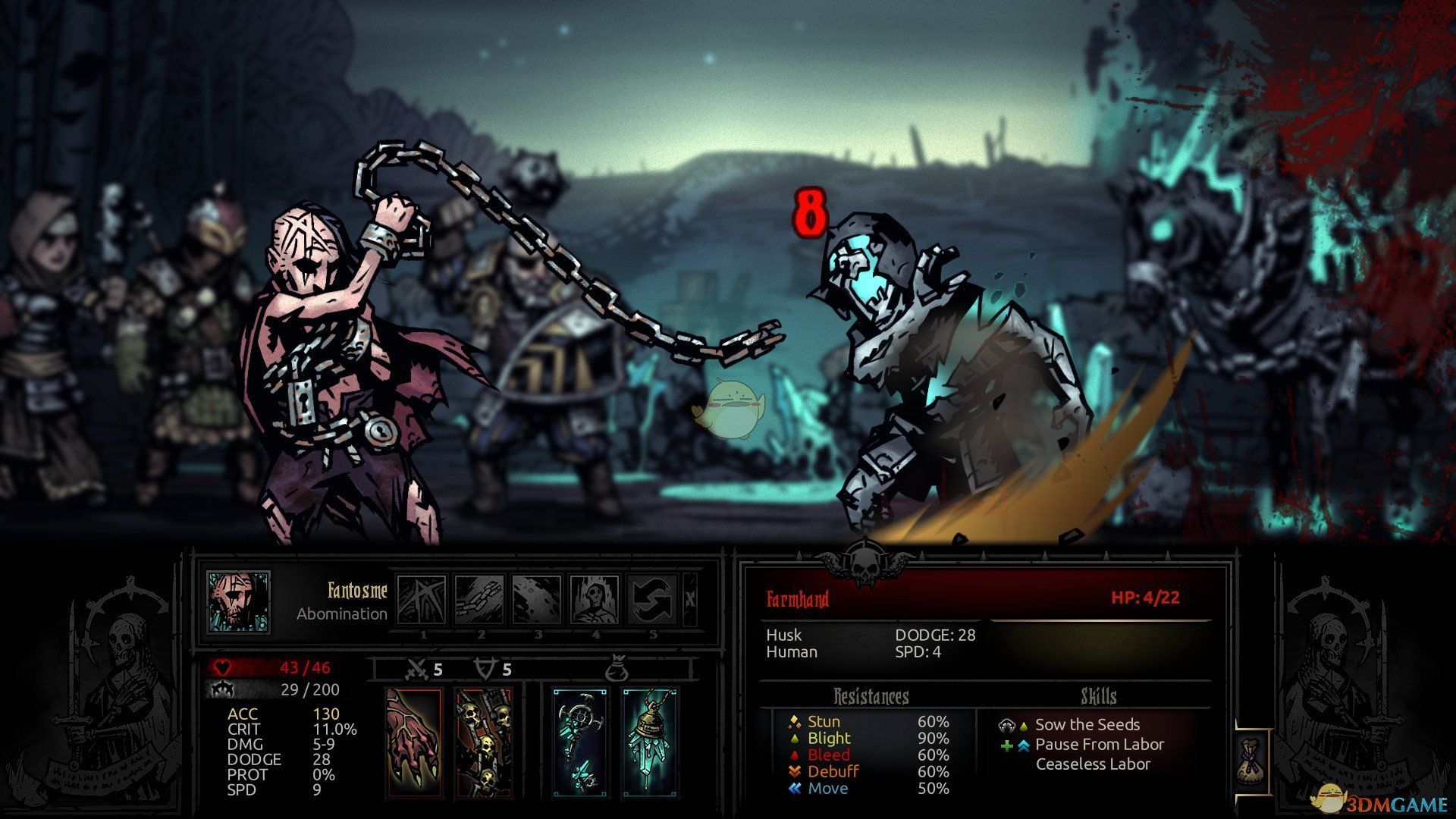Select the skull figure skill
This screenshot has height=819, width=1456.
tap(595, 600)
